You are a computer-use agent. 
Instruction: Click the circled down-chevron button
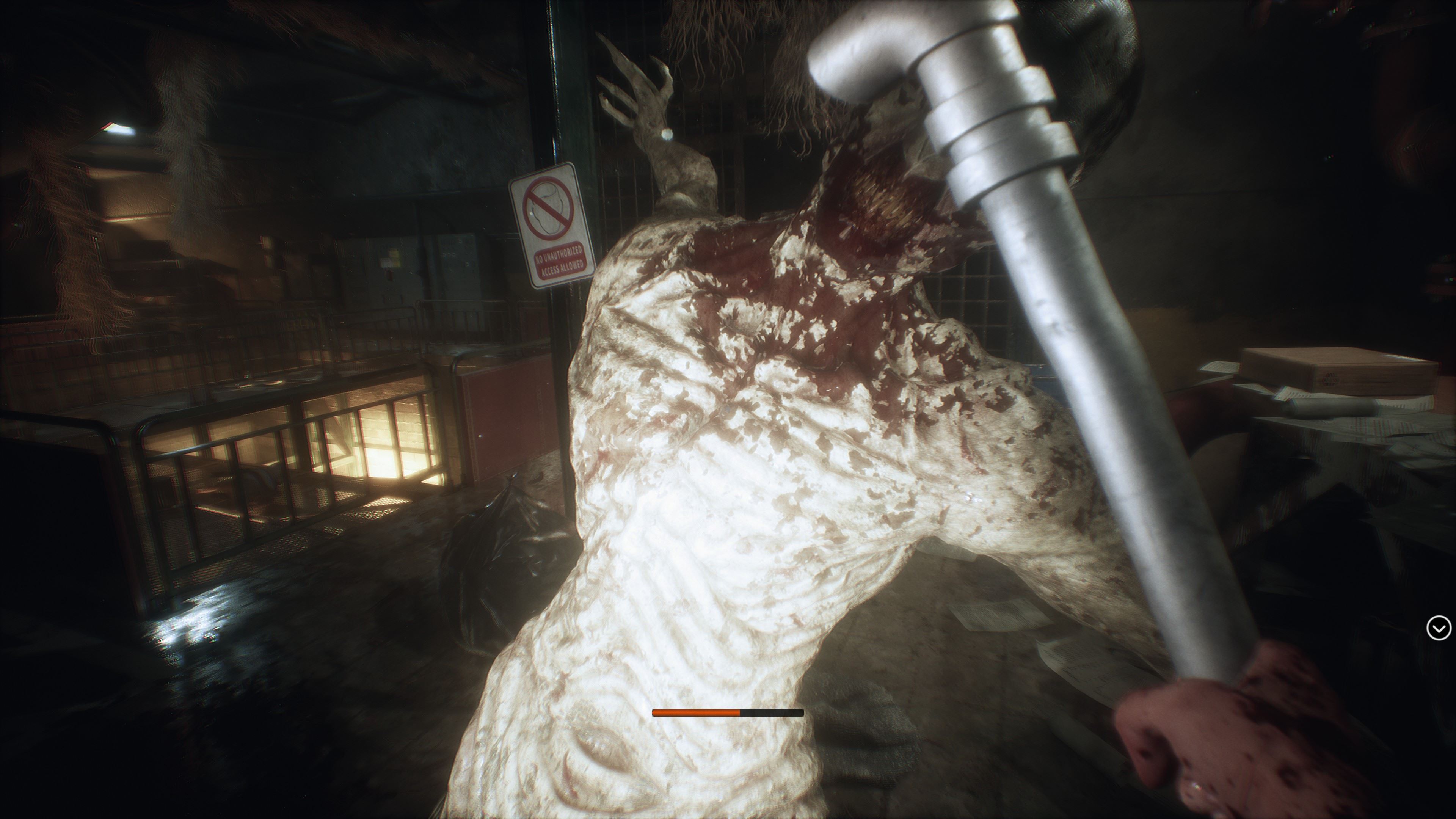click(x=1438, y=628)
